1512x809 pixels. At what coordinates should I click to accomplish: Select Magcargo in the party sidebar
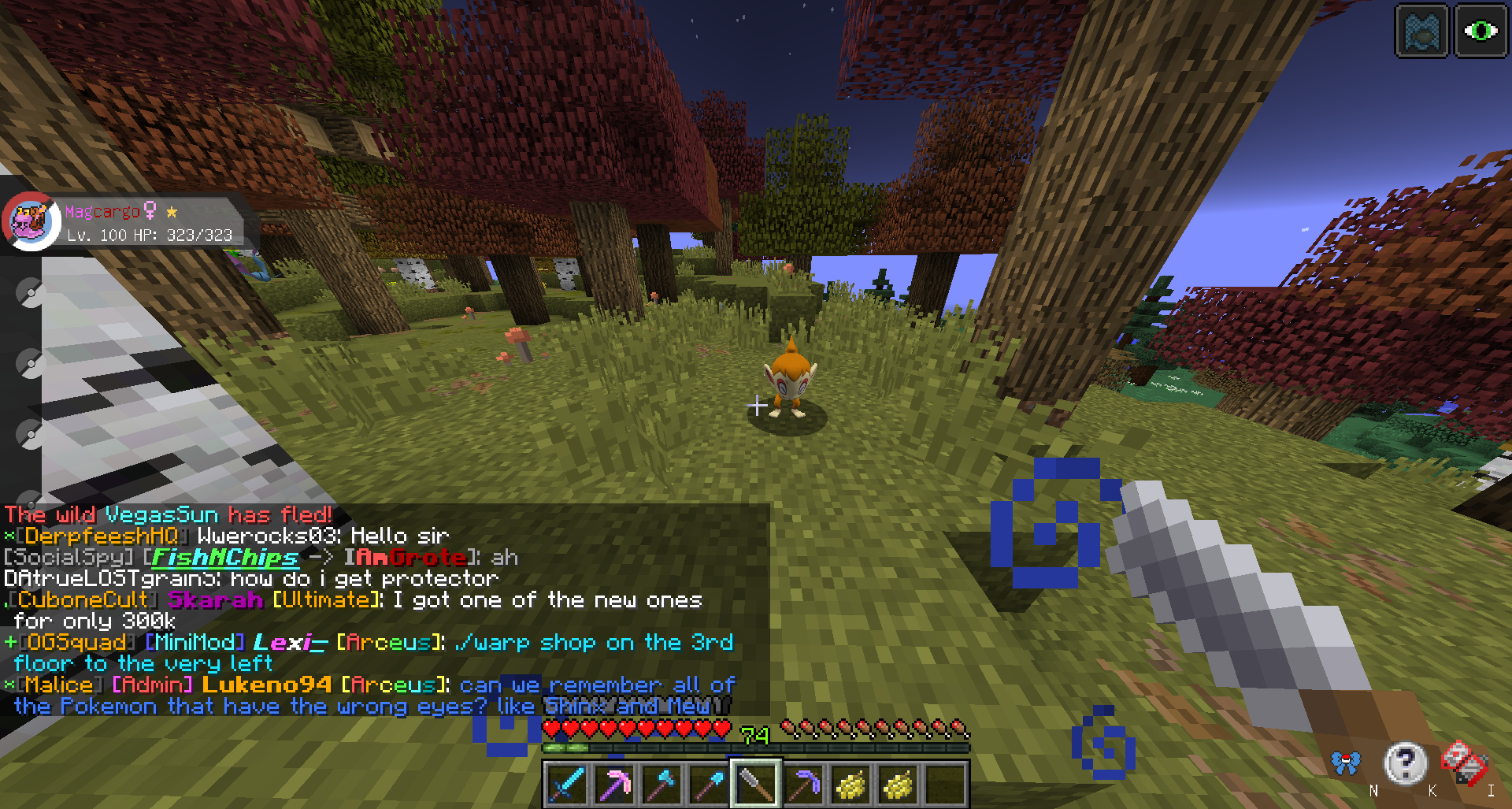coord(31,222)
